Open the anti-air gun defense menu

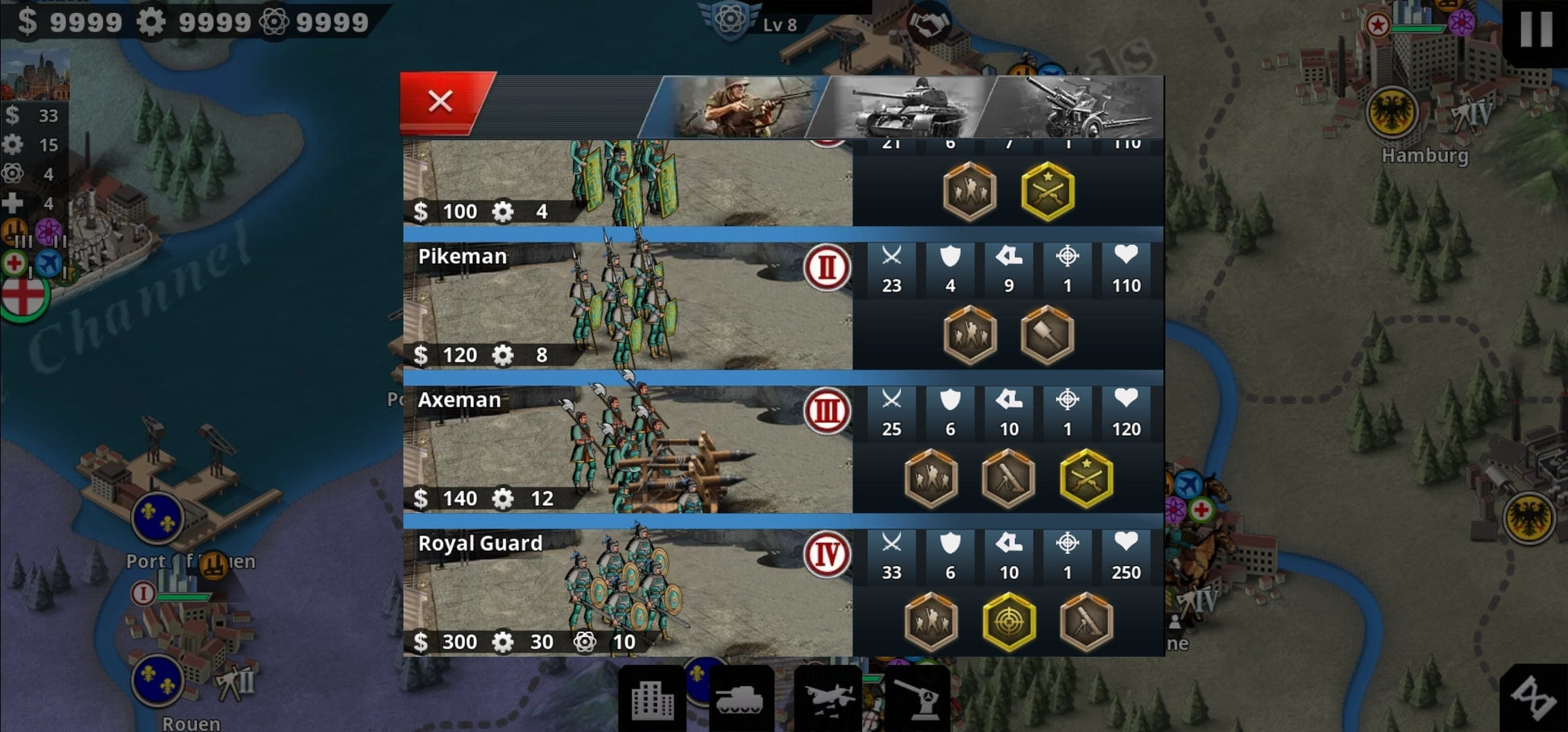pyautogui.click(x=917, y=699)
